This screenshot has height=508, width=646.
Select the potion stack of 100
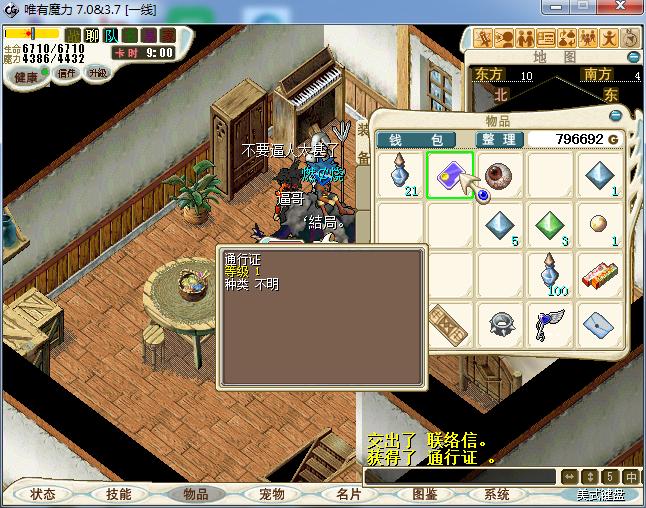coord(549,273)
